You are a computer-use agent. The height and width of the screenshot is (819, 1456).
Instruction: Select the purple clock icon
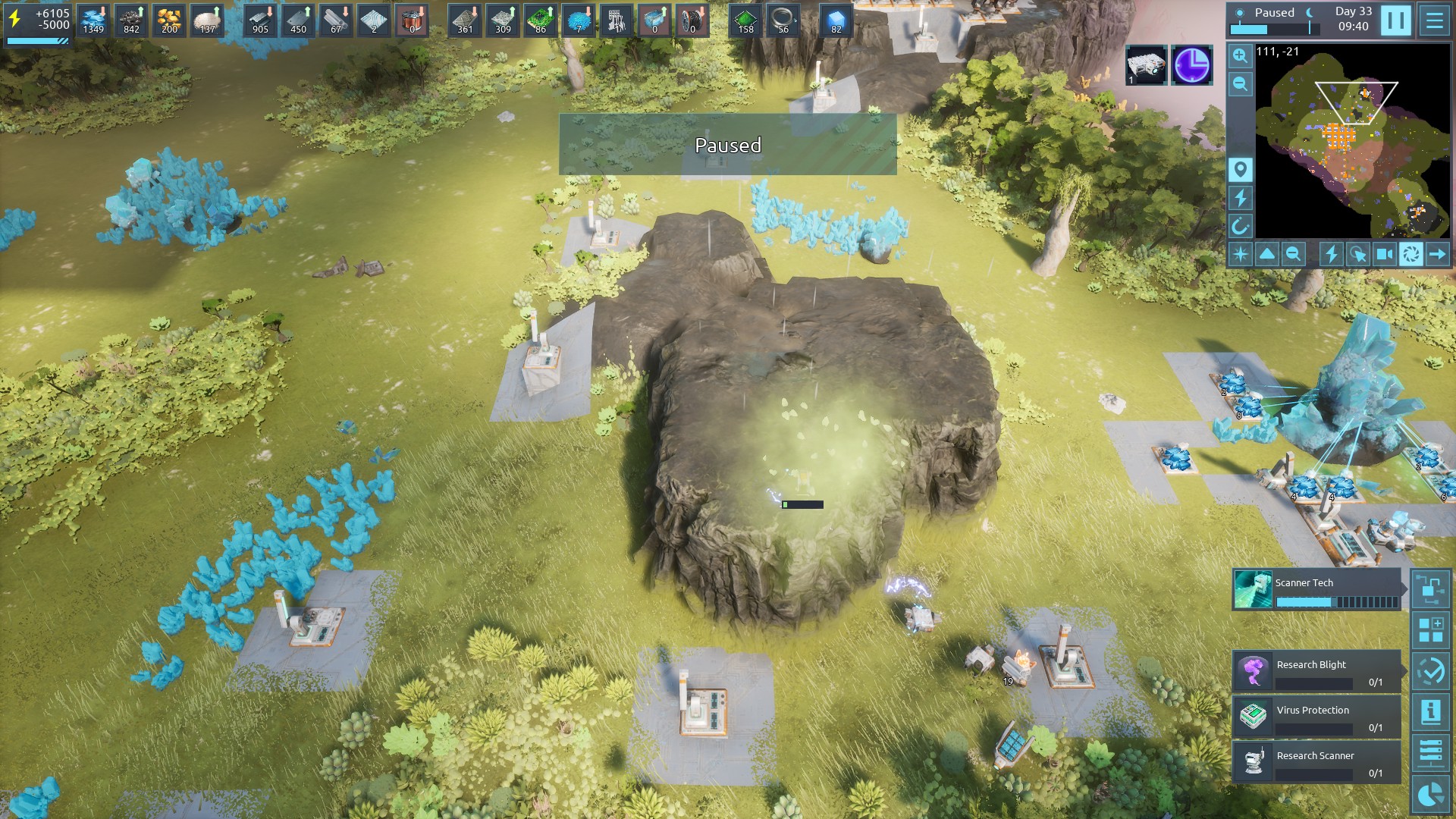(1191, 65)
